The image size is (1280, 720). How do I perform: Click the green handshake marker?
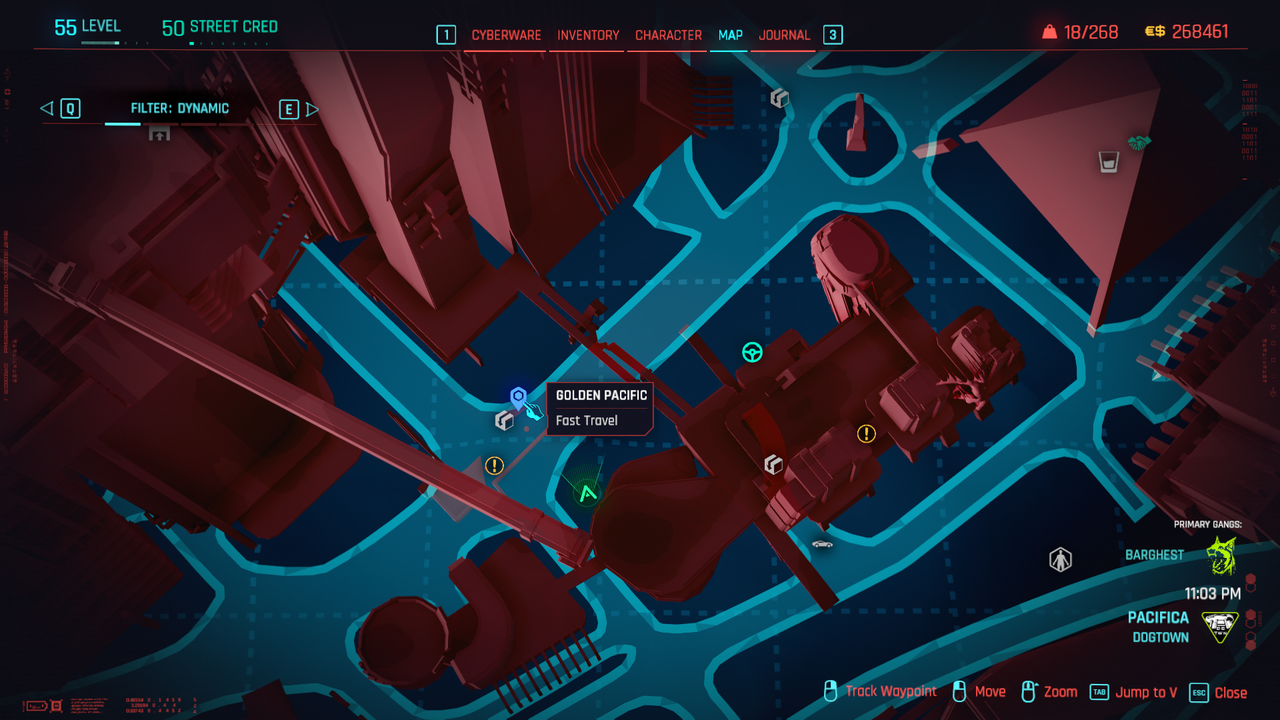click(x=1138, y=143)
